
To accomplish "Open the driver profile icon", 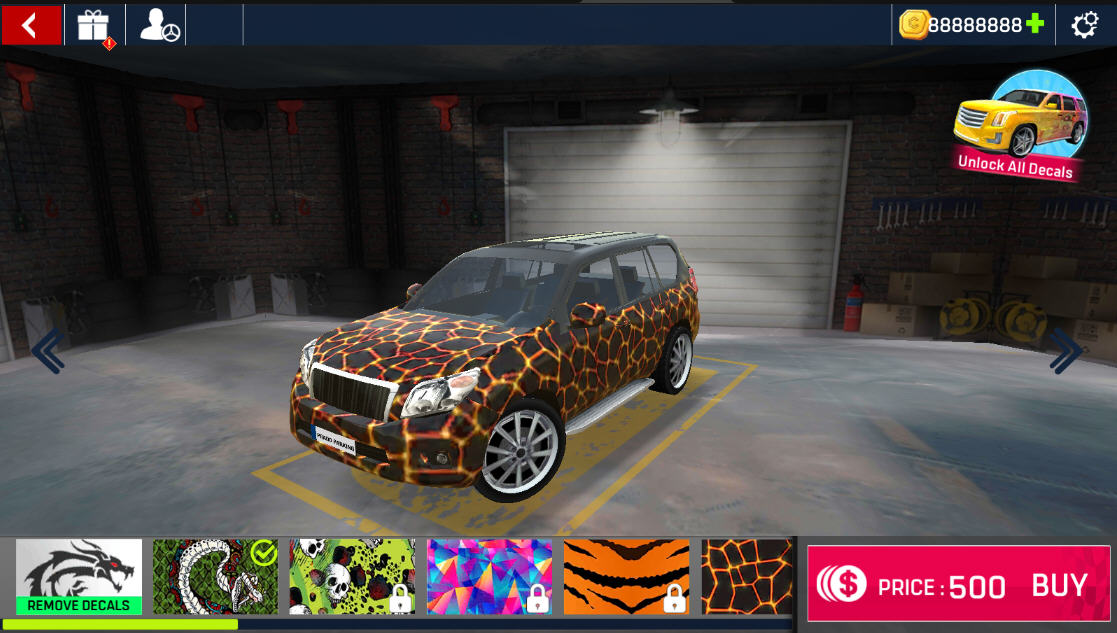I will click(x=159, y=25).
